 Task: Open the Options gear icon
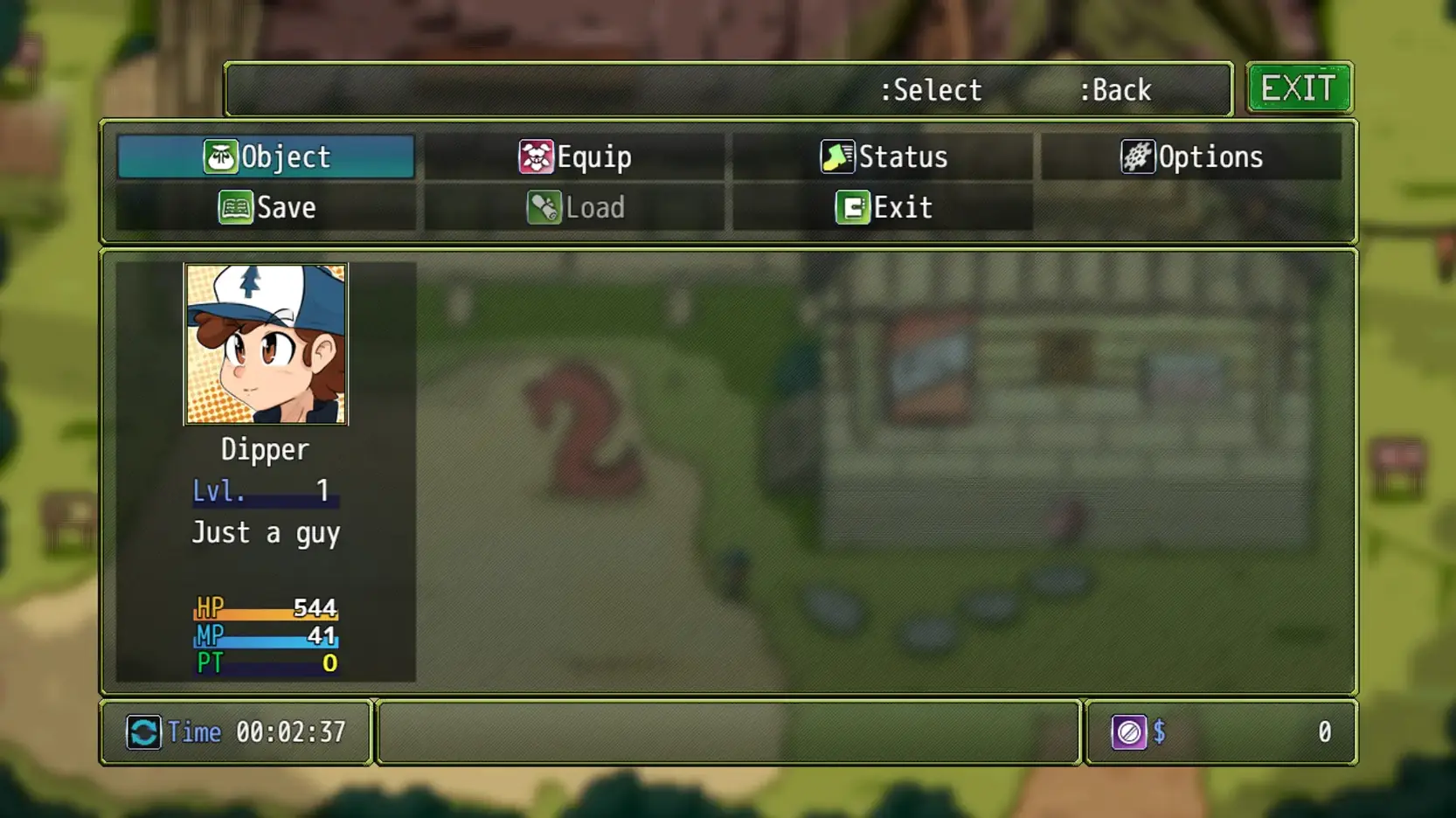[x=1136, y=156]
